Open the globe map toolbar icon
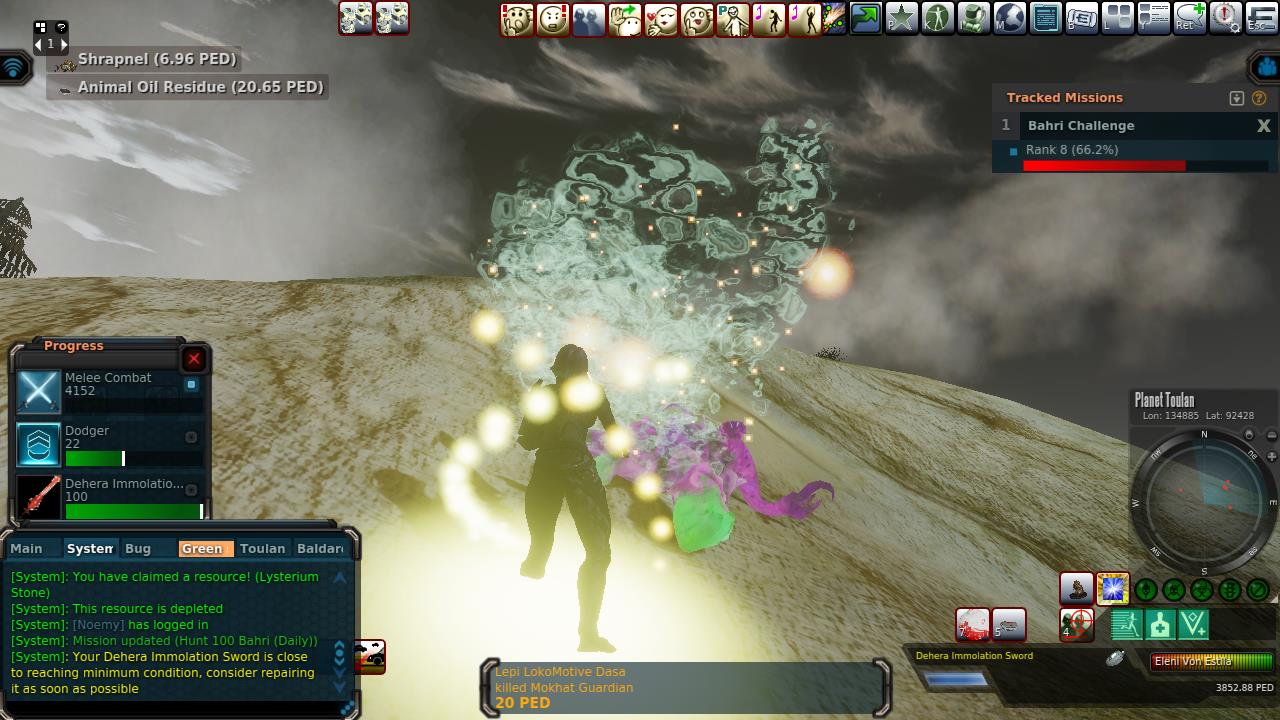The height and width of the screenshot is (720, 1280). (1010, 18)
